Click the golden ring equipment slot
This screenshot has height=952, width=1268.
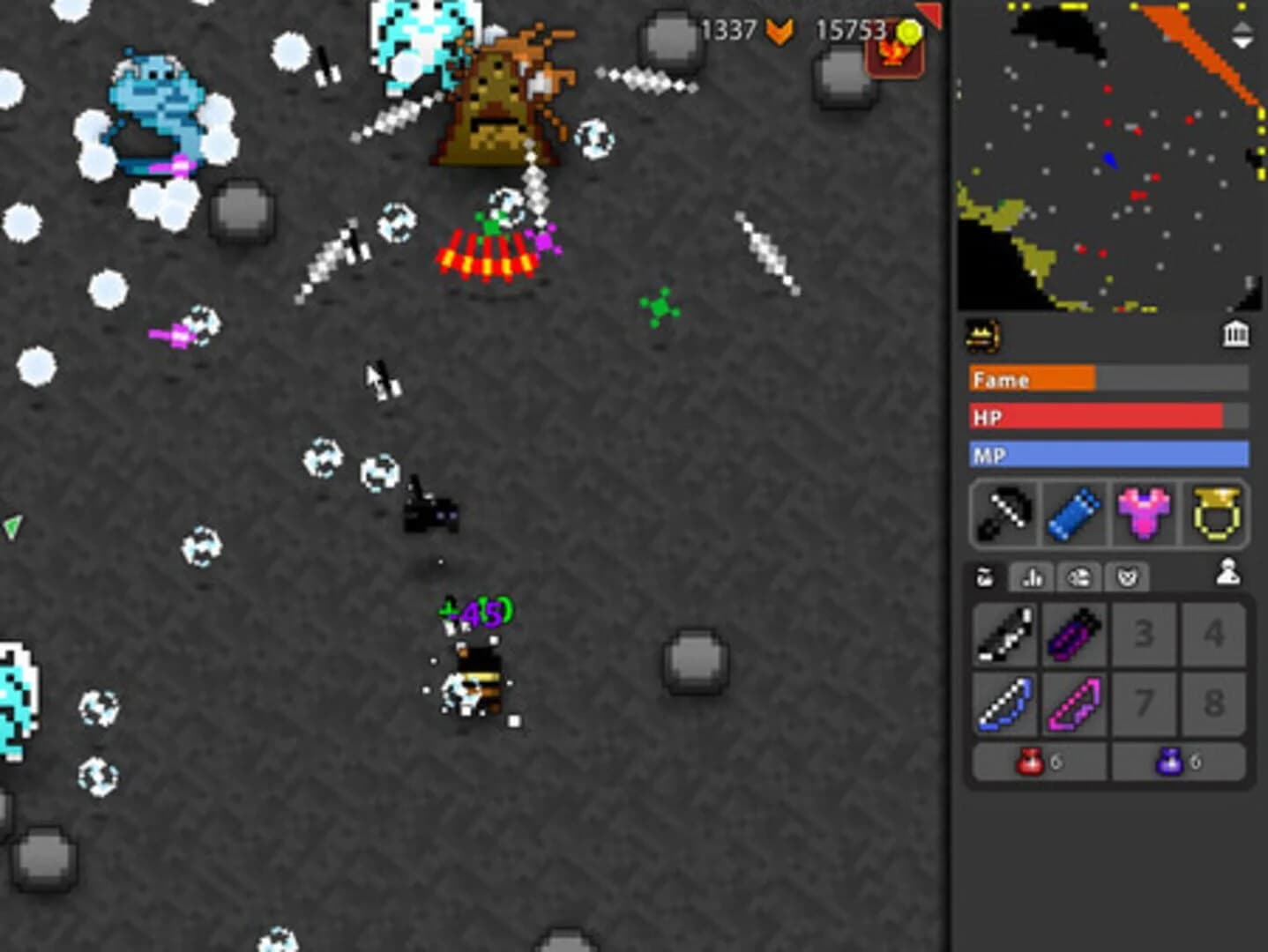tap(1212, 516)
